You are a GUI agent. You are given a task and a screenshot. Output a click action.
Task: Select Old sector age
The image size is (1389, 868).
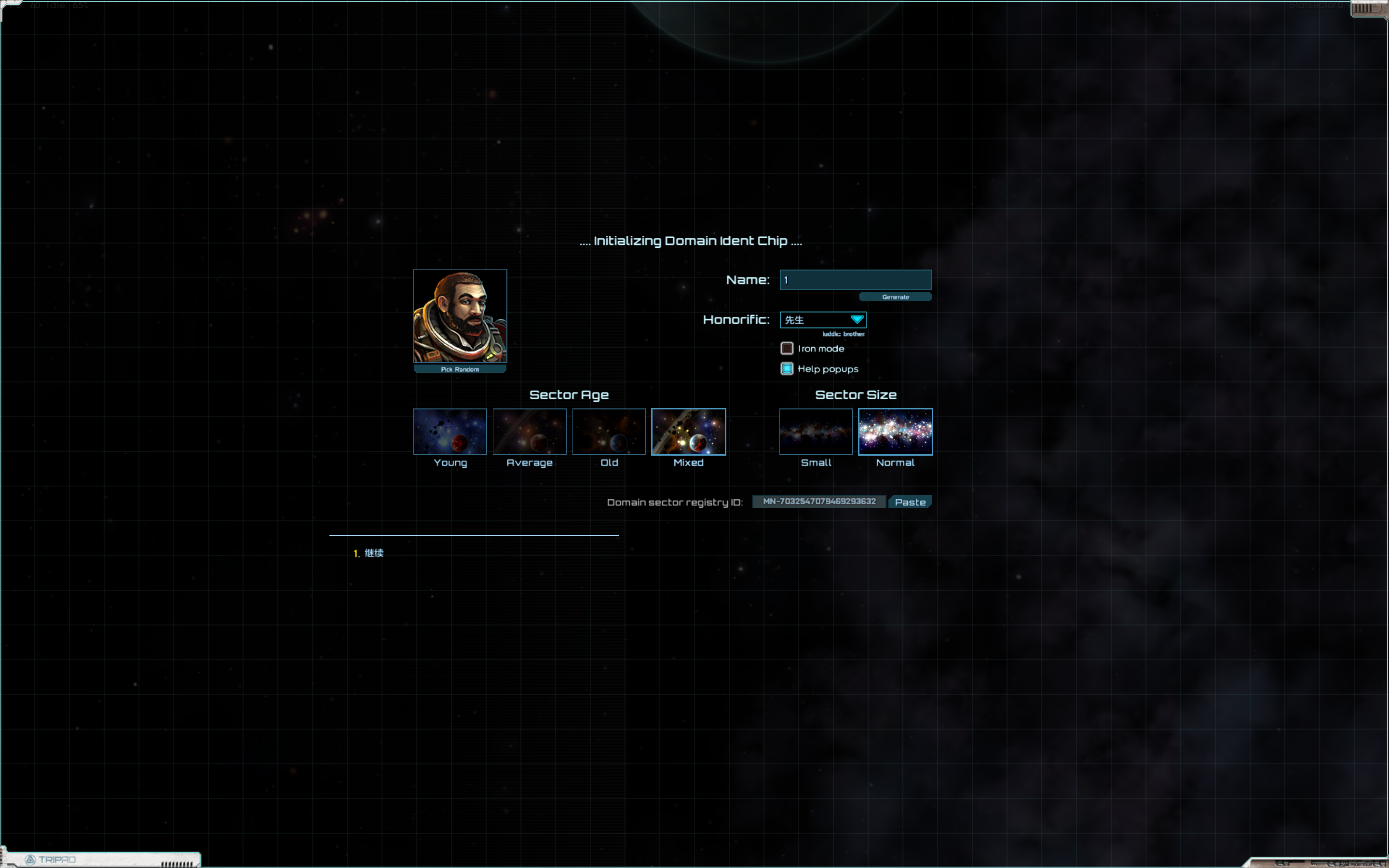[609, 432]
